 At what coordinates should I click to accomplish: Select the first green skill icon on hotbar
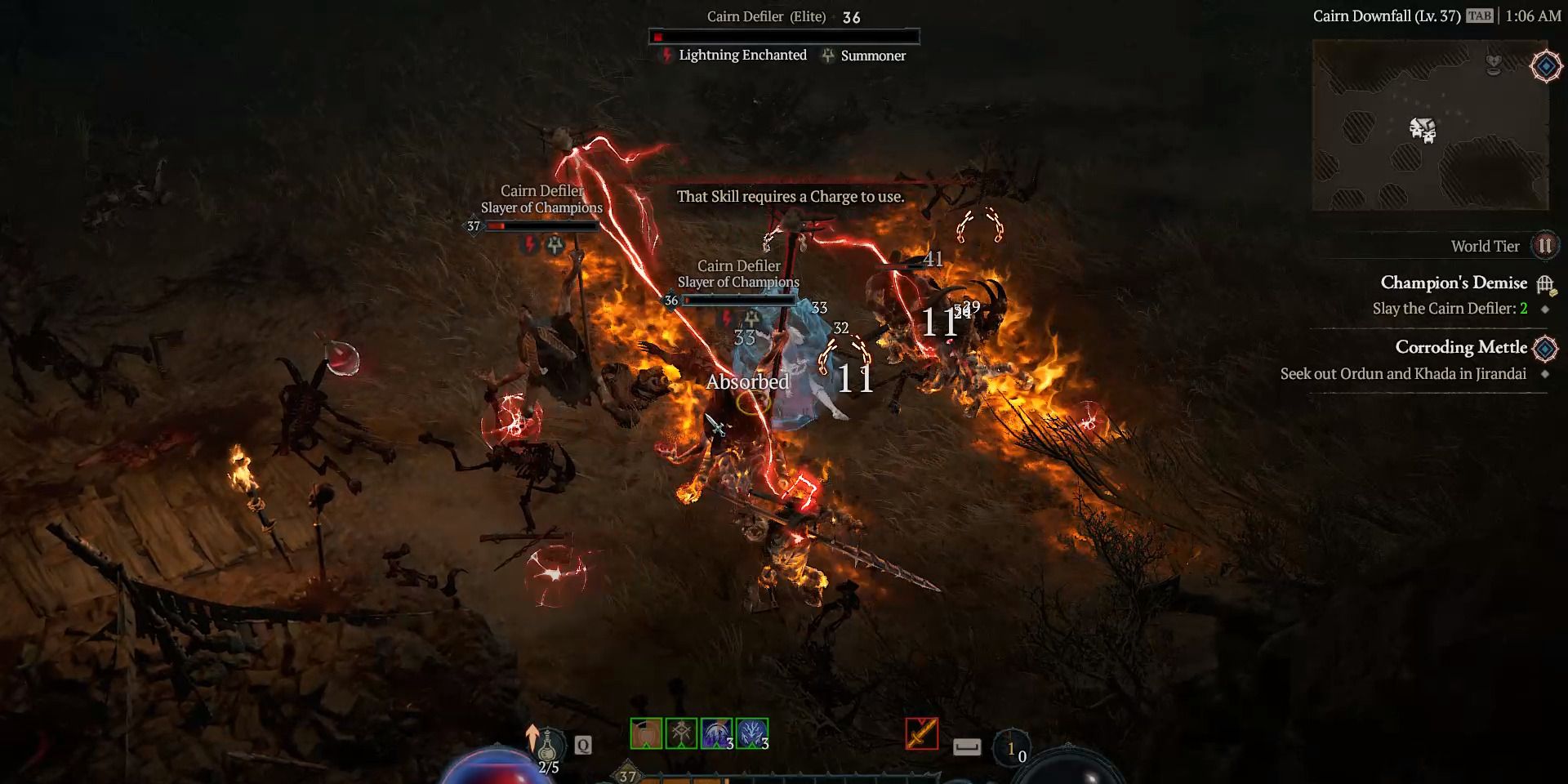pos(645,733)
